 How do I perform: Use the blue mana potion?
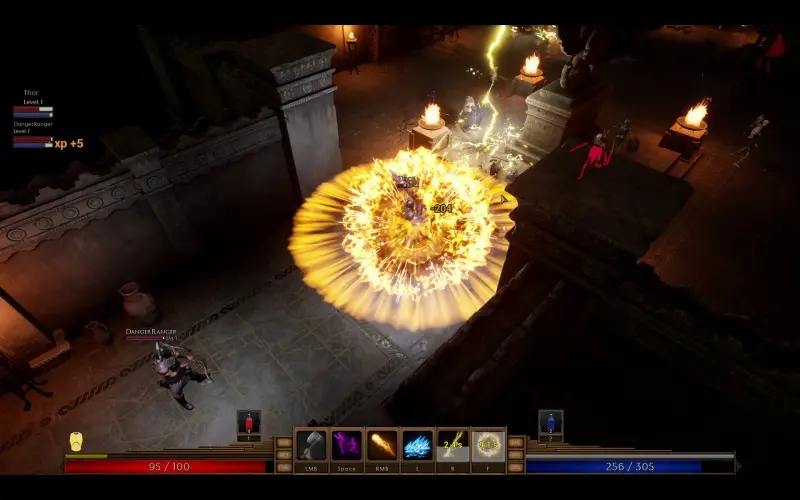click(x=550, y=423)
